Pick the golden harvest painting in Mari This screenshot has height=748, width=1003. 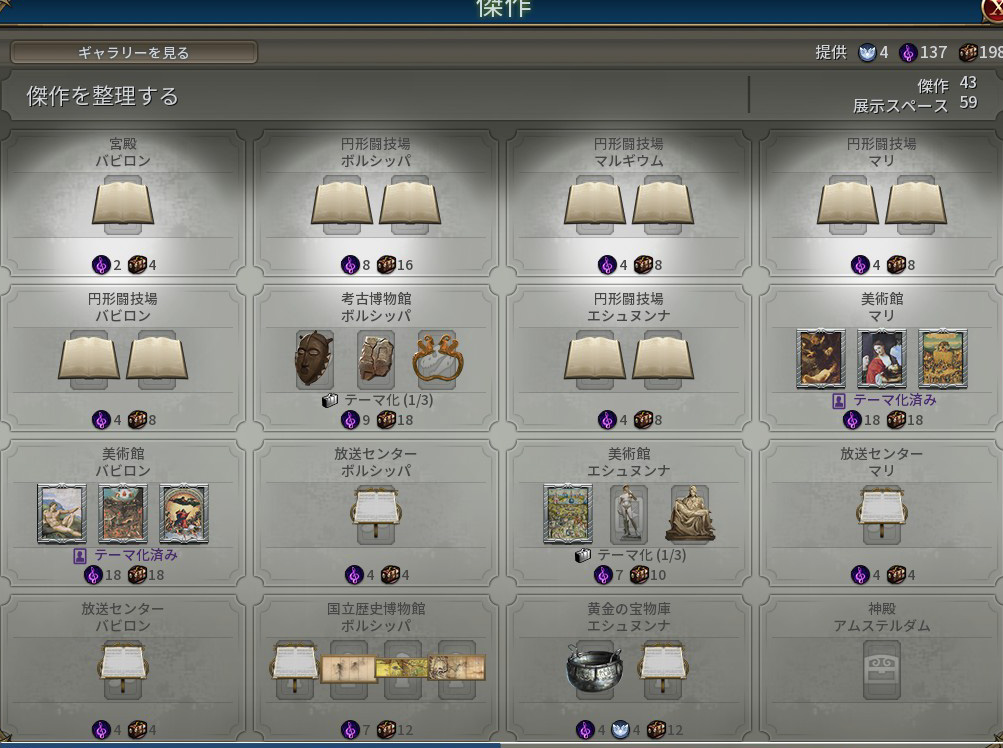click(942, 358)
